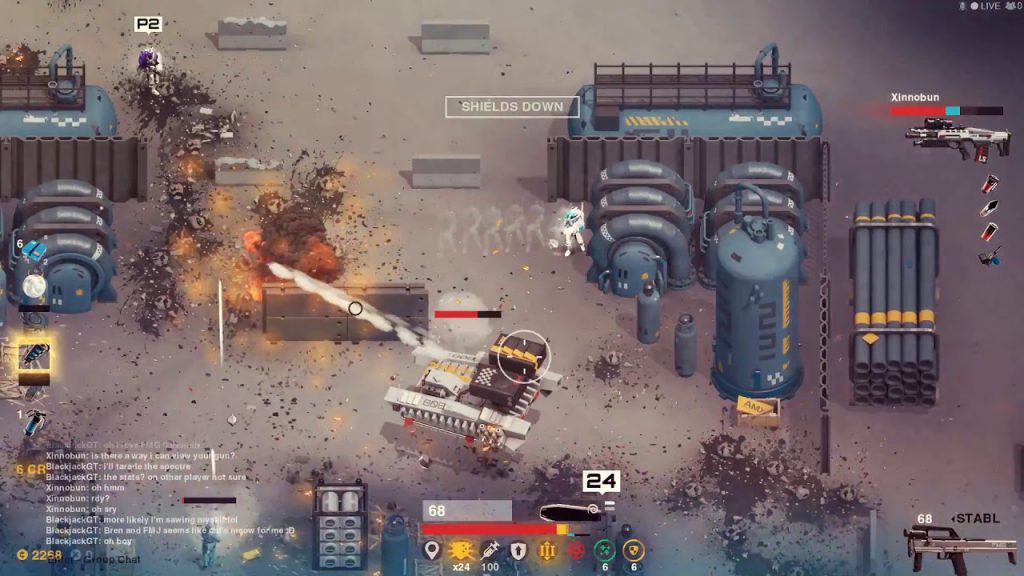Select the shield upgrade arrow icon

pos(518,550)
